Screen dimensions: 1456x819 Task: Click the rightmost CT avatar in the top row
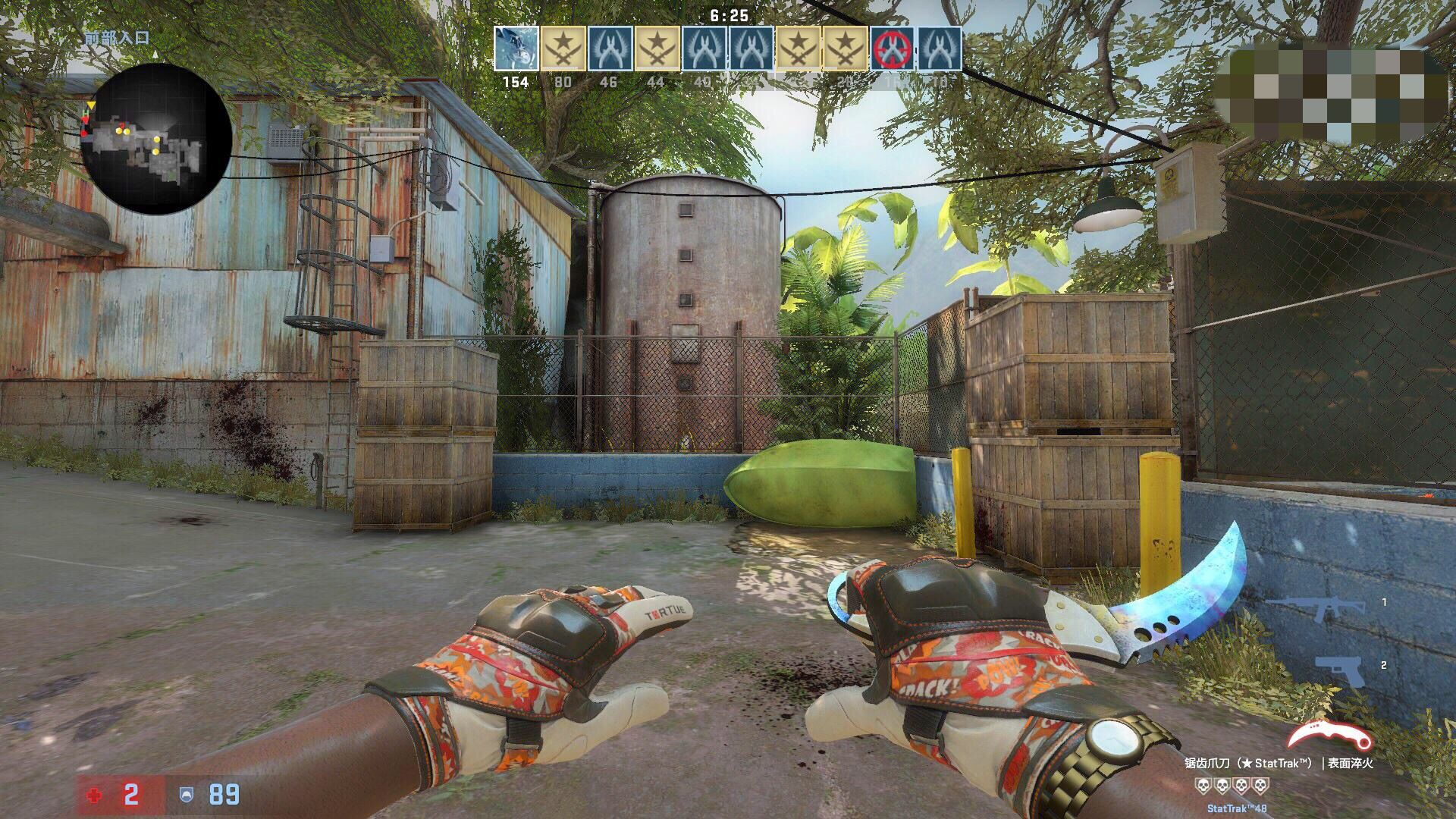pyautogui.click(x=940, y=47)
